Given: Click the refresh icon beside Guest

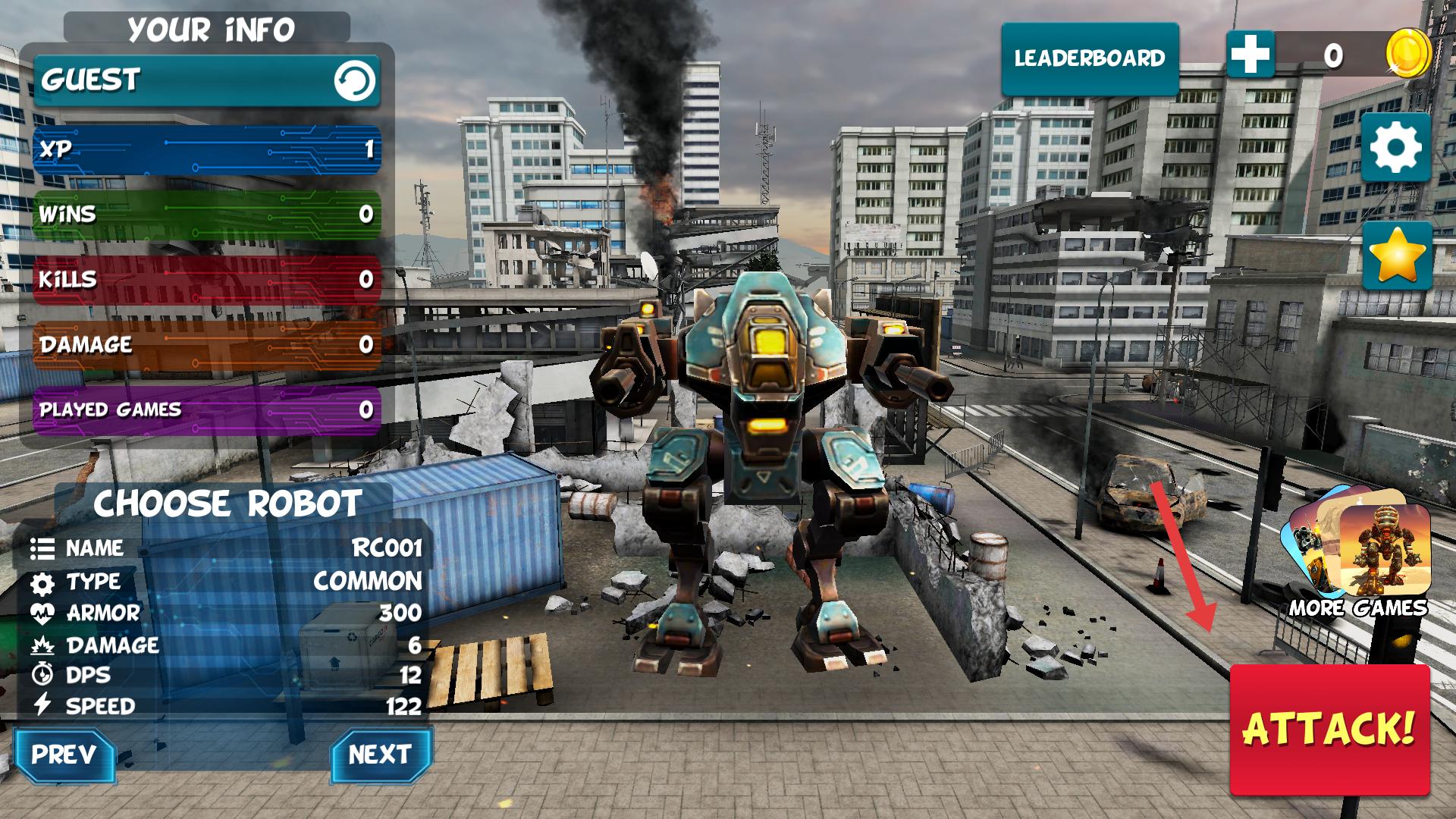Looking at the screenshot, I should point(354,80).
